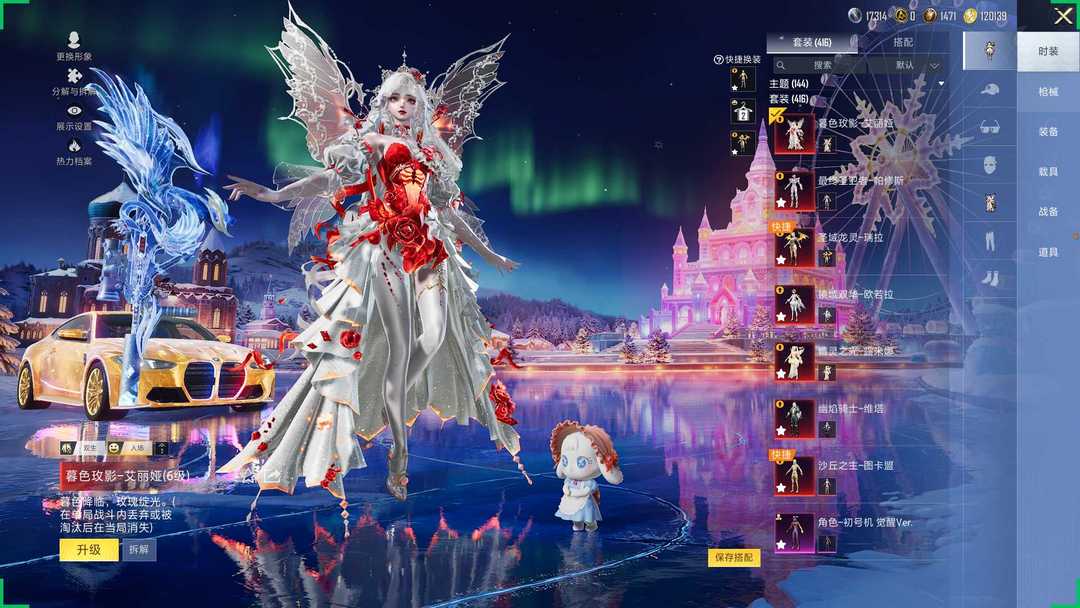This screenshot has width=1080, height=608.
Task: Open the 展示设置 display settings
Action: click(74, 116)
